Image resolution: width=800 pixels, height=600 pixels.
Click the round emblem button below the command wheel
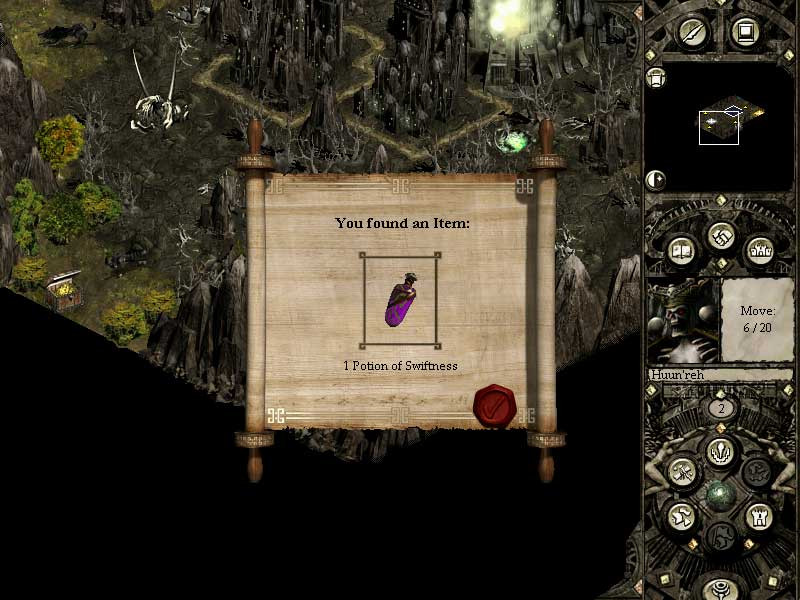pos(719,588)
